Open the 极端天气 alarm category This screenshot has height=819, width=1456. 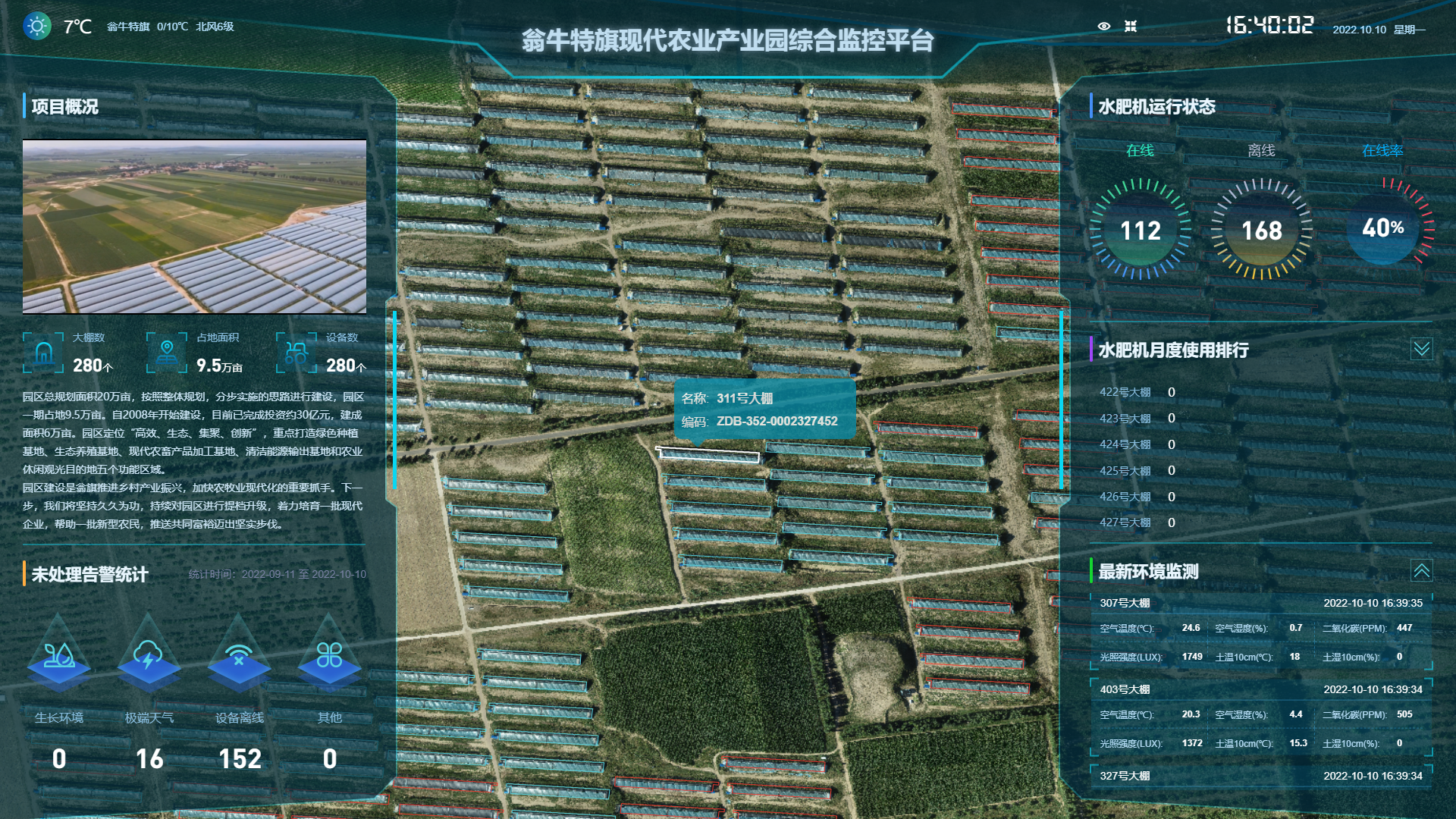(x=149, y=654)
